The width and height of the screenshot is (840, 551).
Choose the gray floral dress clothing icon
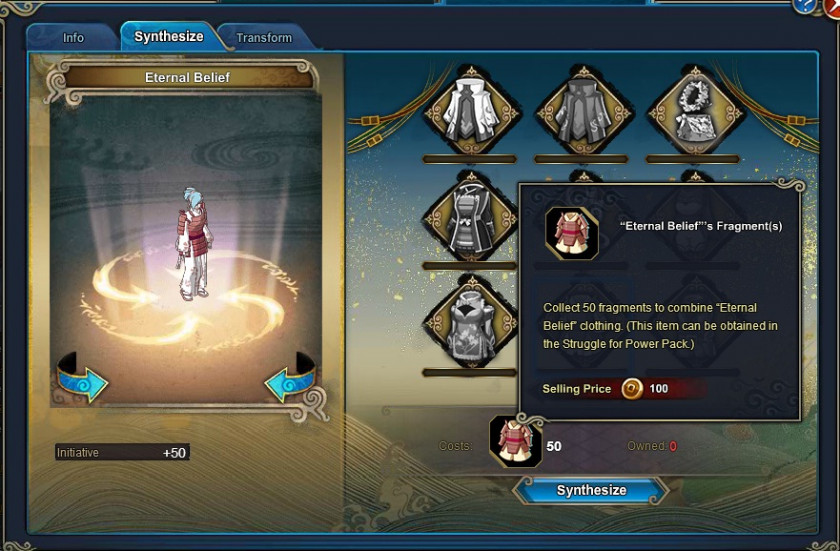469,325
